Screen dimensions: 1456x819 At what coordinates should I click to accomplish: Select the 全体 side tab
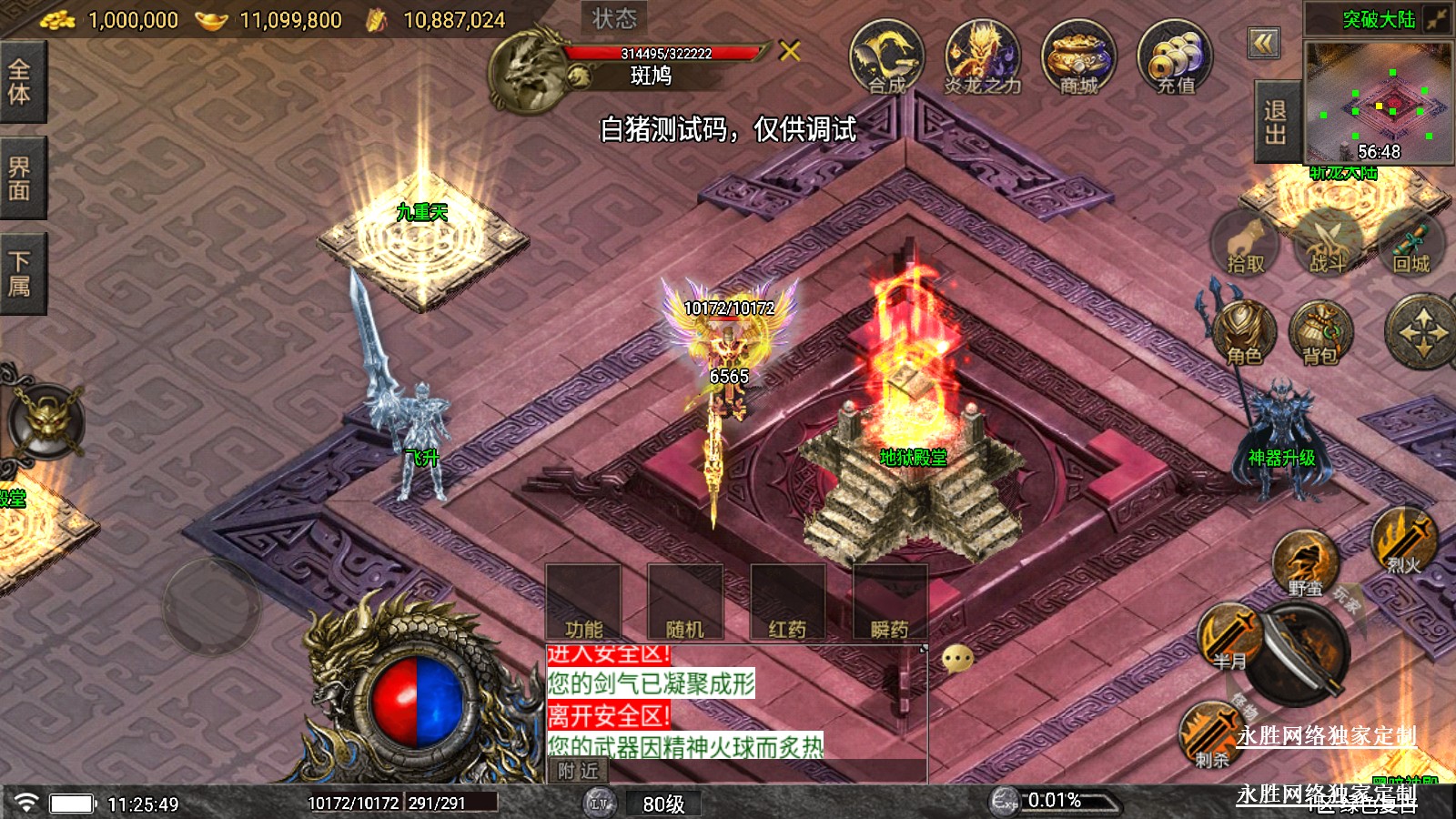(x=20, y=82)
